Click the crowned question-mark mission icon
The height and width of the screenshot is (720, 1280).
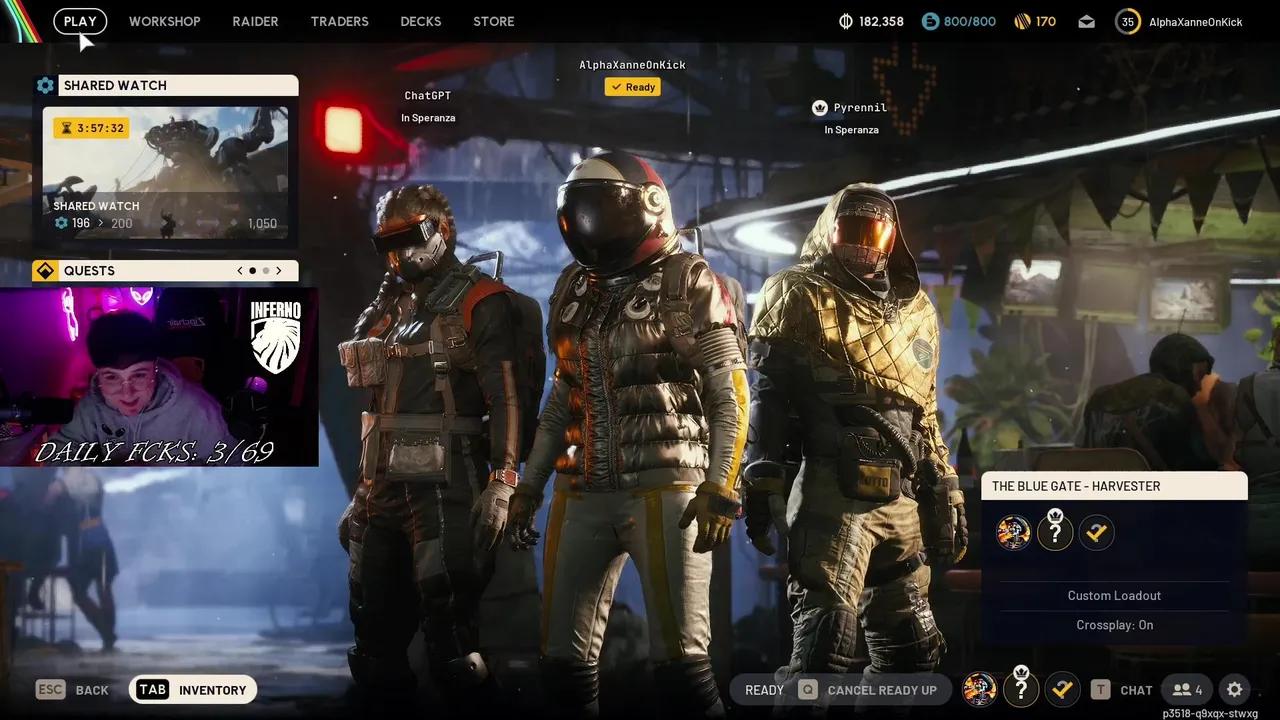1055,532
